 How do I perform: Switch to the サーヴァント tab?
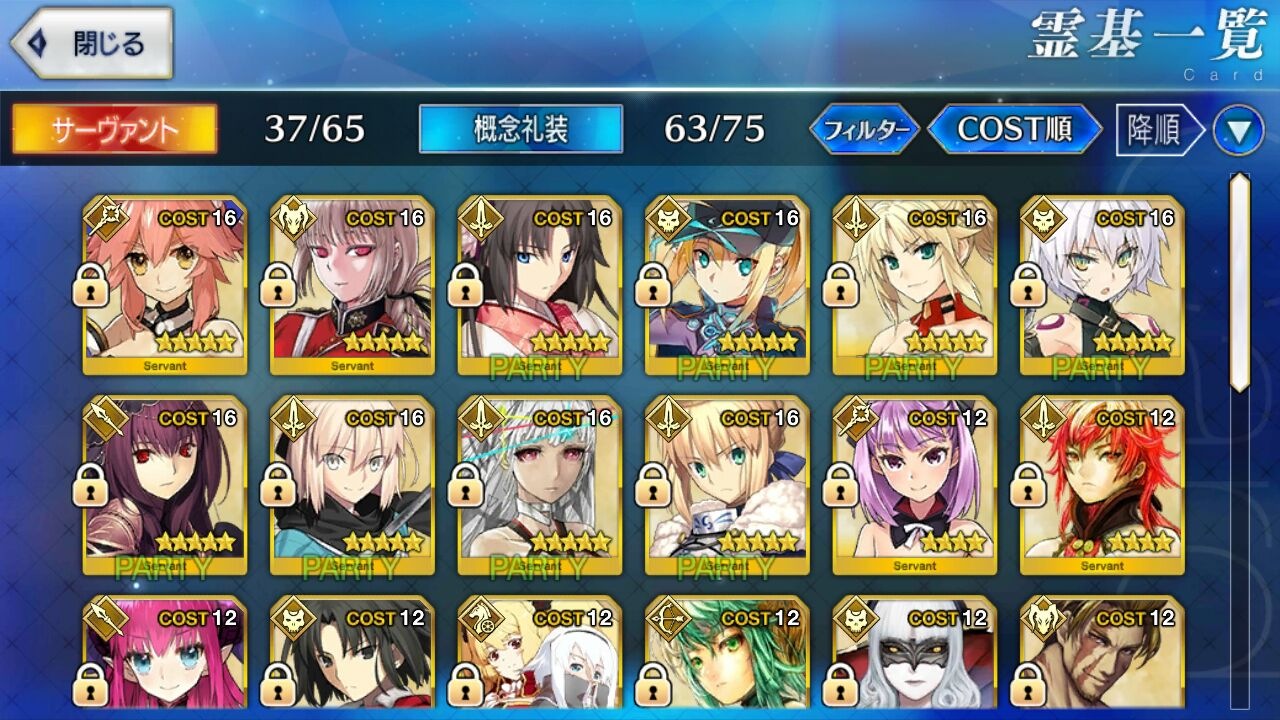[115, 129]
